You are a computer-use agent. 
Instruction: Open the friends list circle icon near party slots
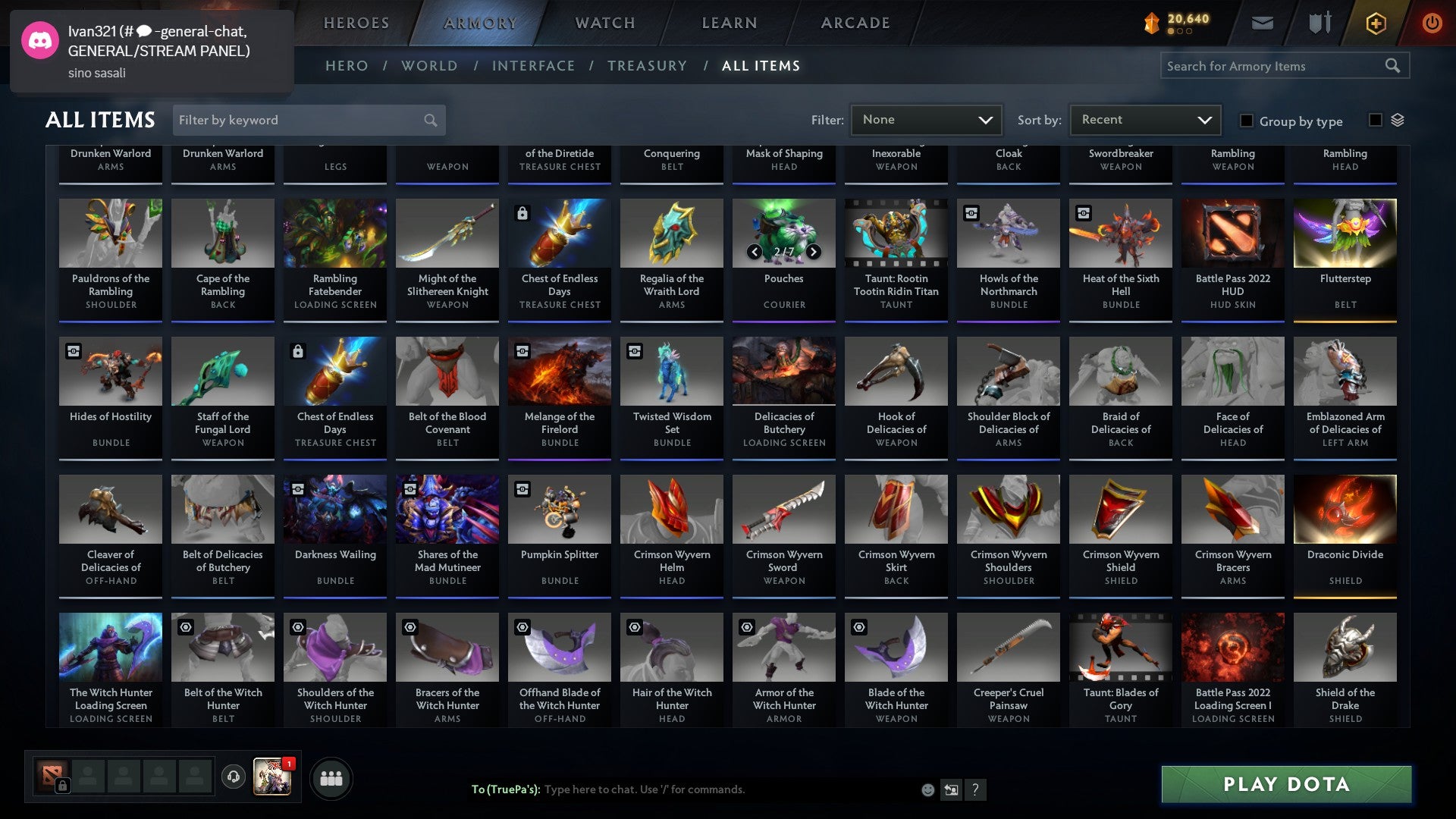331,777
